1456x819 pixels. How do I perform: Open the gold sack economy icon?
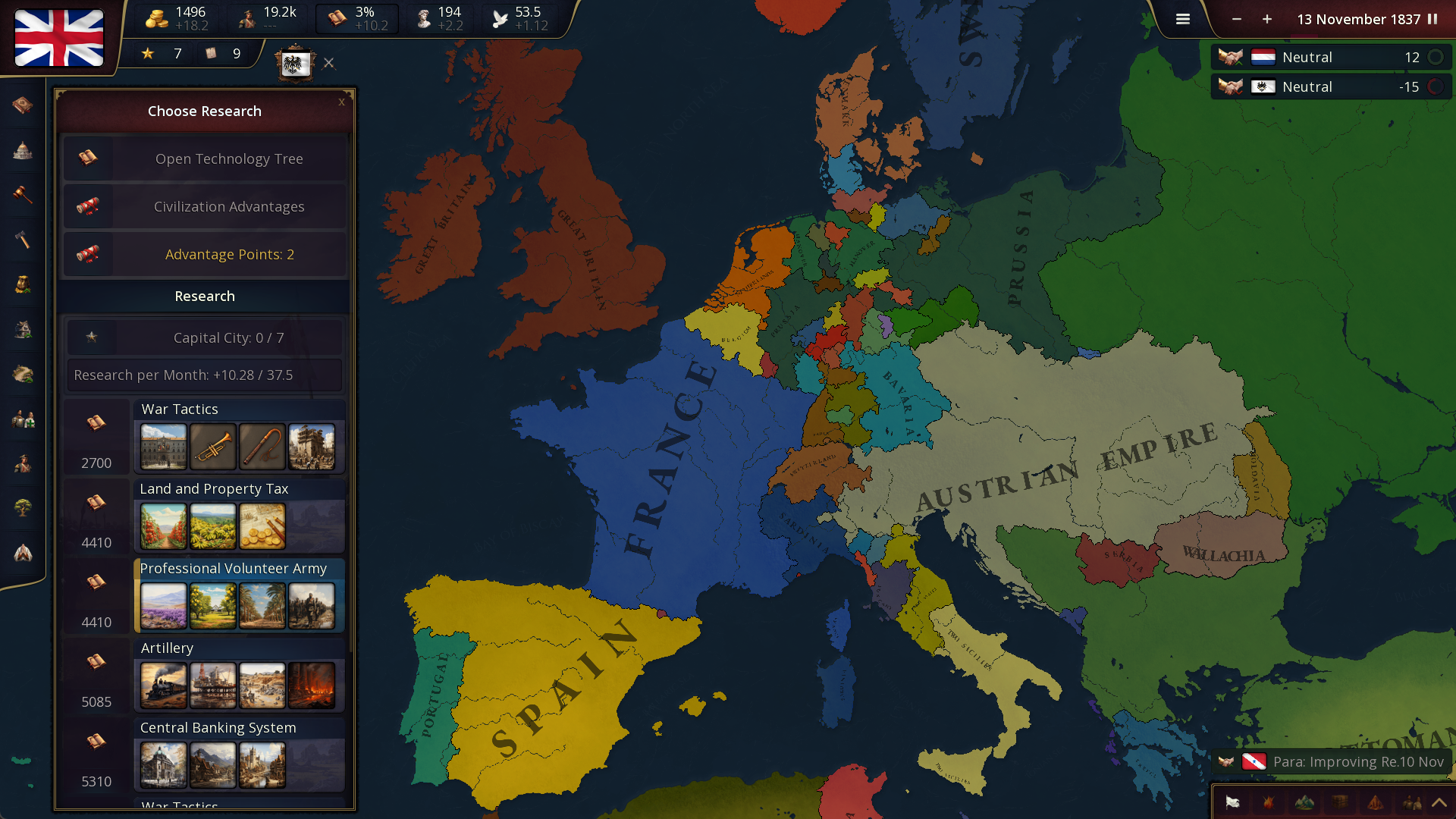point(22,284)
